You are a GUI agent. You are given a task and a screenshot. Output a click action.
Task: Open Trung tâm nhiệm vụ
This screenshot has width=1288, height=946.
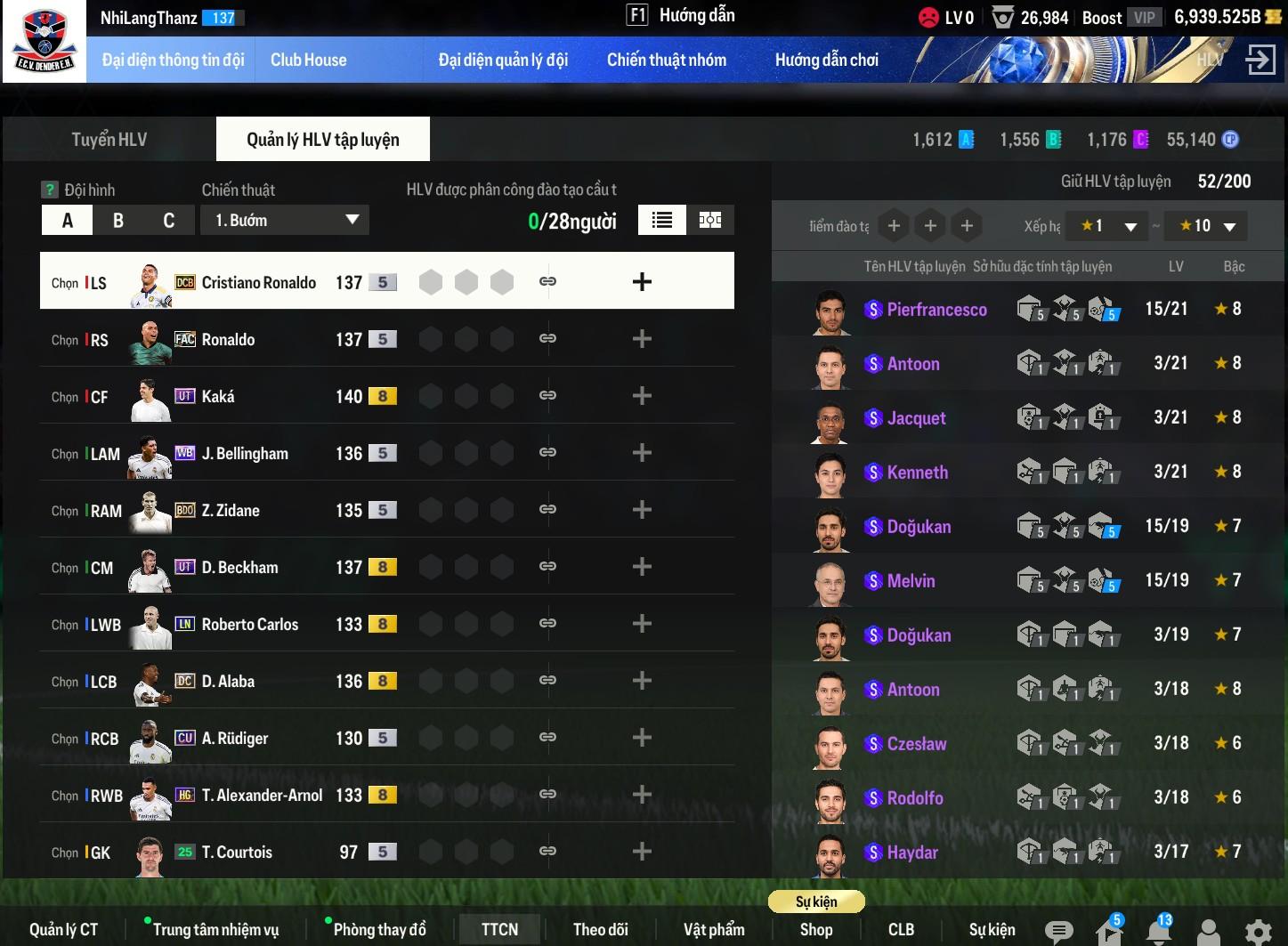tap(215, 929)
